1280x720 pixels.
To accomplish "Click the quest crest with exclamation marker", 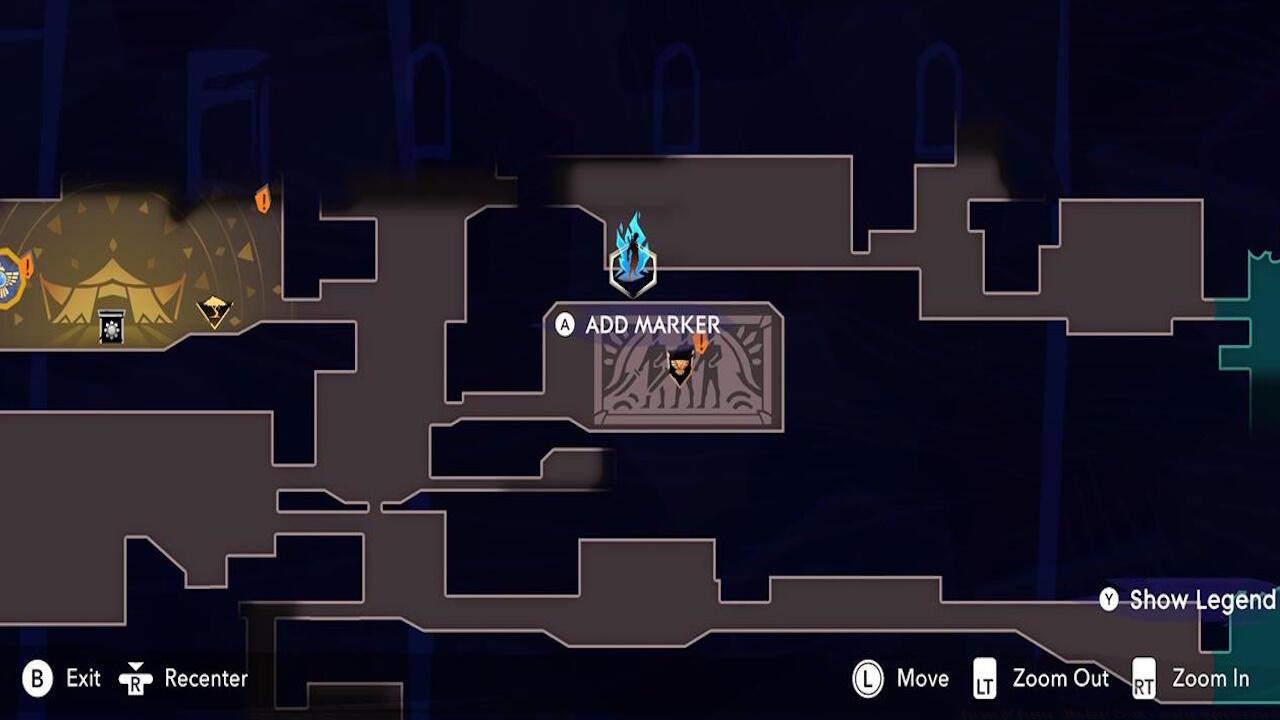I will click(x=680, y=365).
